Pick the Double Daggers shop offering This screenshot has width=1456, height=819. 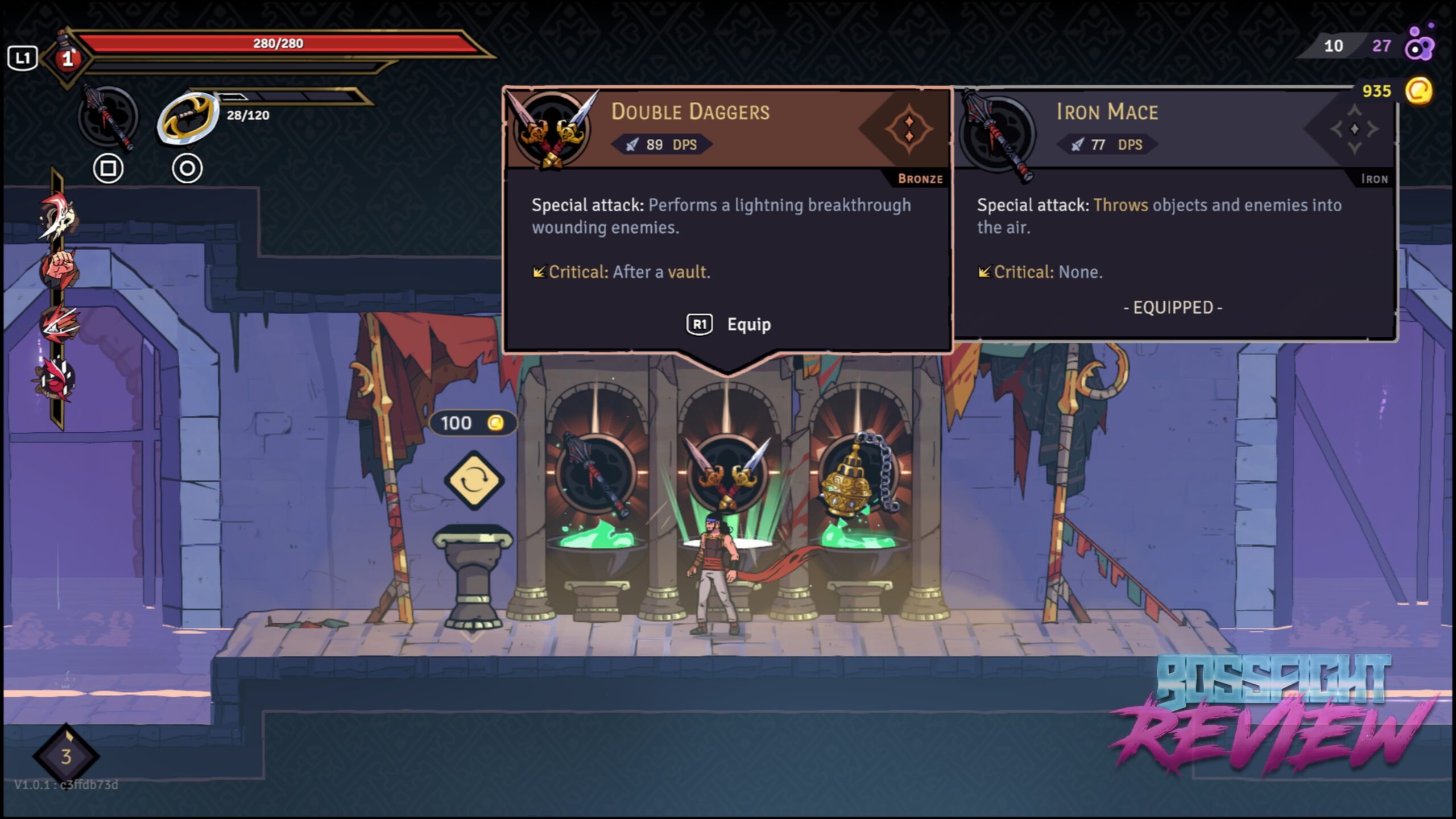click(727, 473)
